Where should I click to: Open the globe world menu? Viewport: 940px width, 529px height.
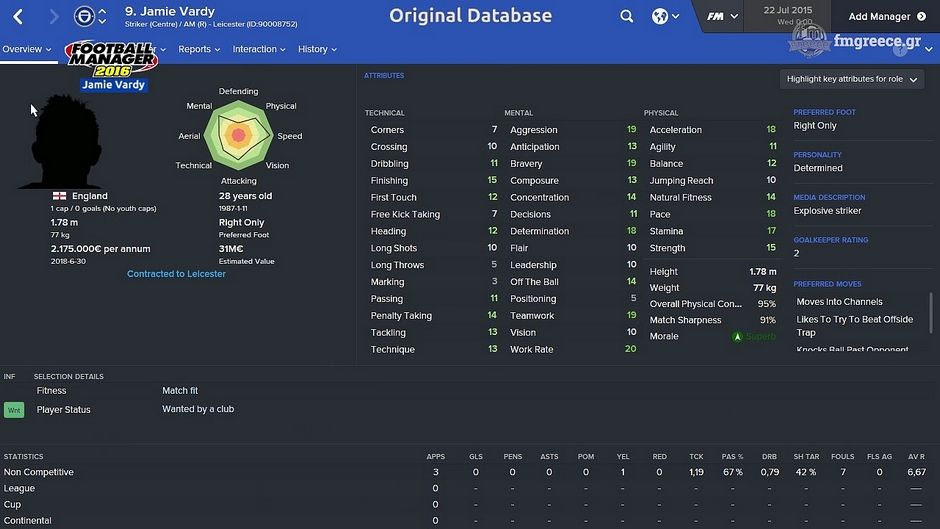click(664, 16)
